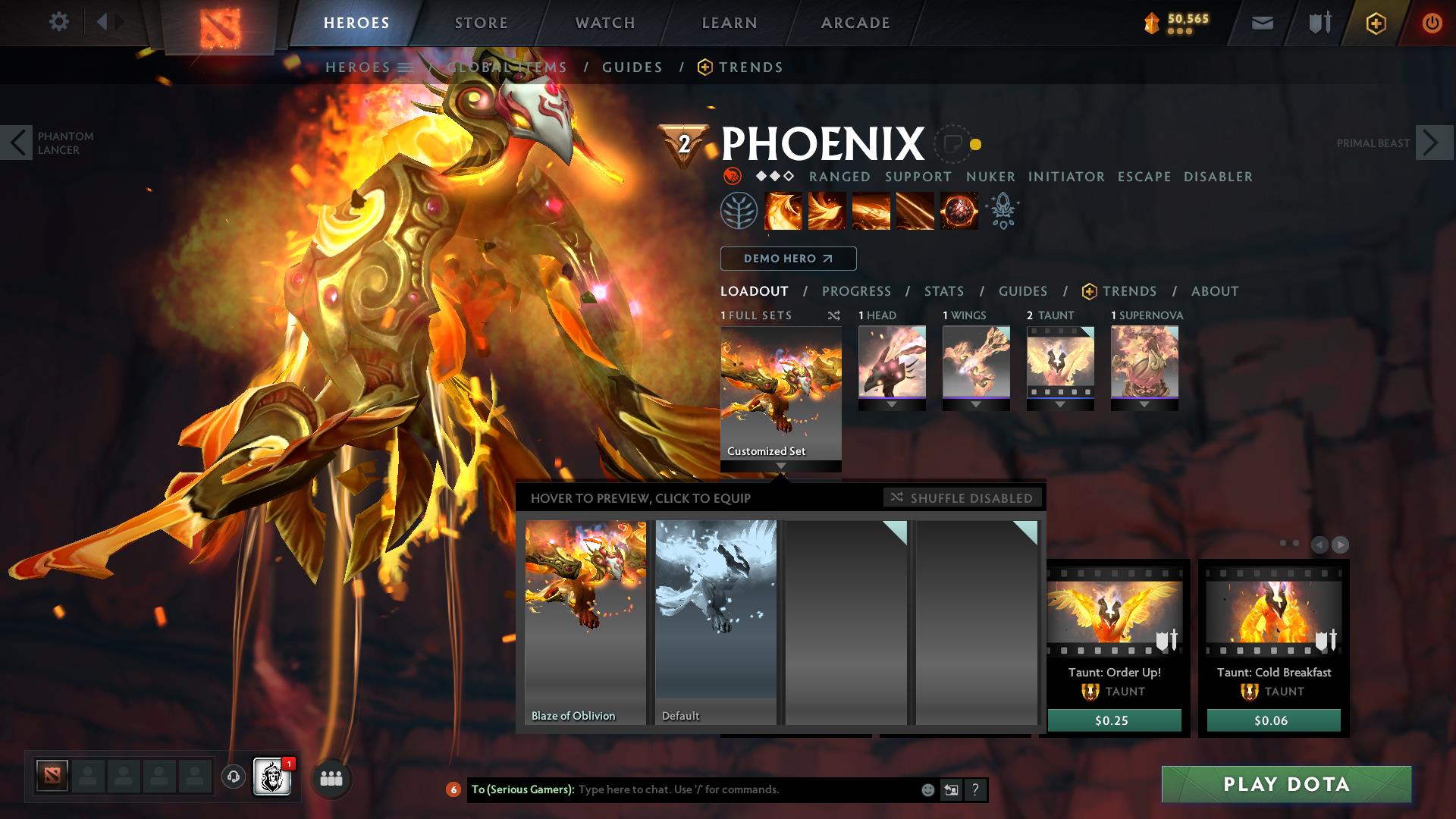Click Shuffle Disabled to toggle shuffling
The image size is (1456, 819).
pos(963,498)
